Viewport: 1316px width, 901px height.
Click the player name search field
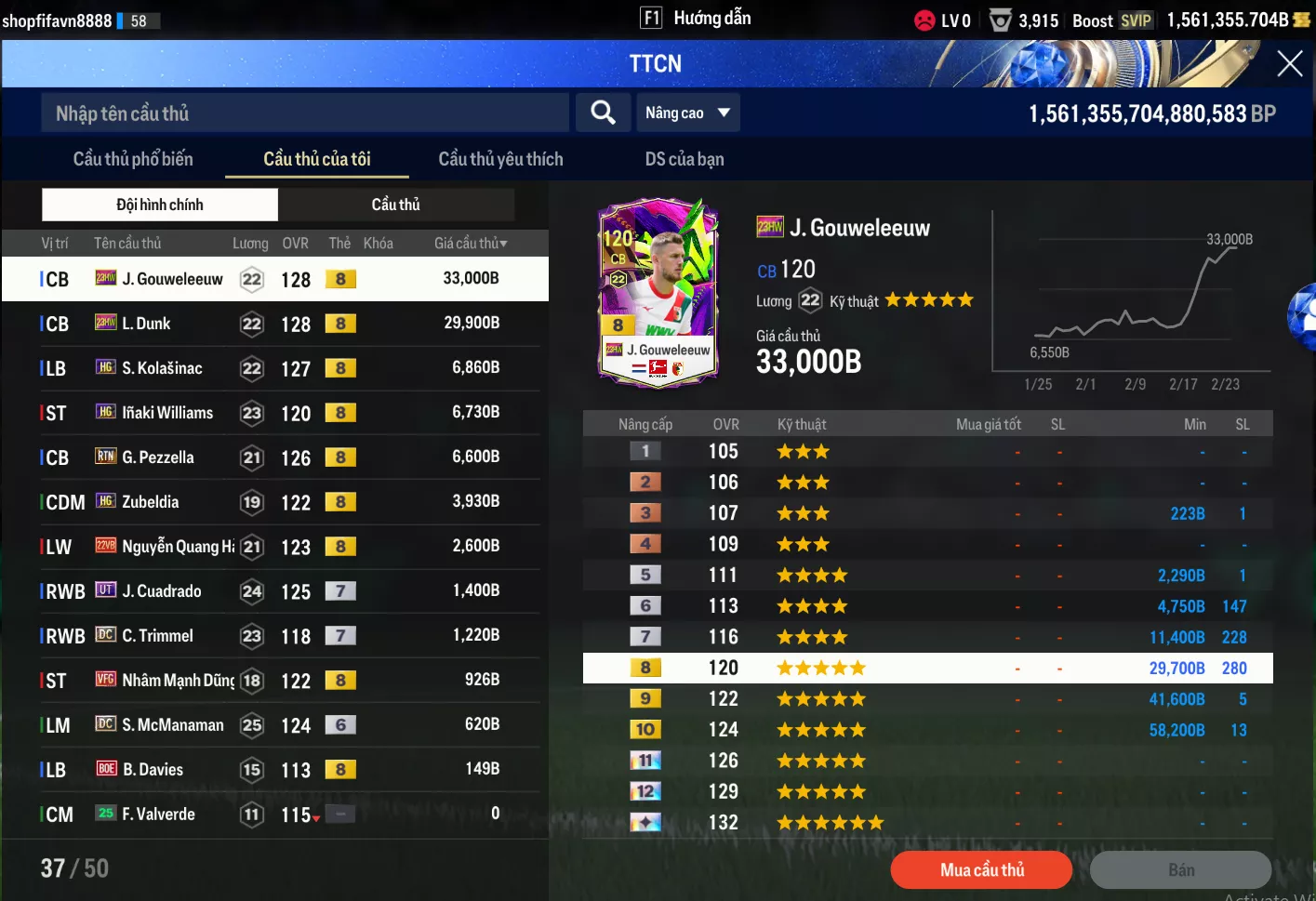[x=305, y=113]
